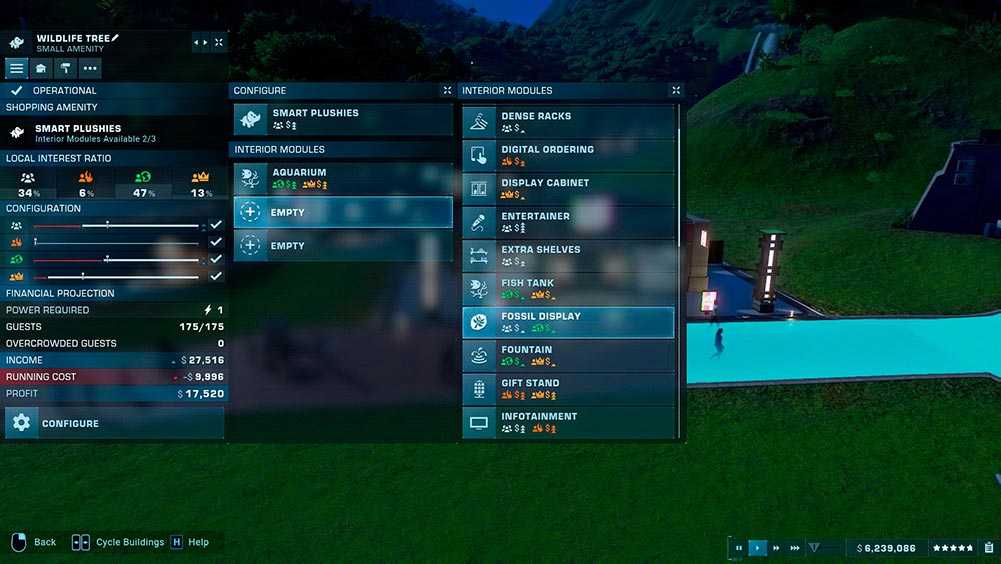Open the clipboard icon beside the star rating
1001x564 pixels.
[x=989, y=548]
